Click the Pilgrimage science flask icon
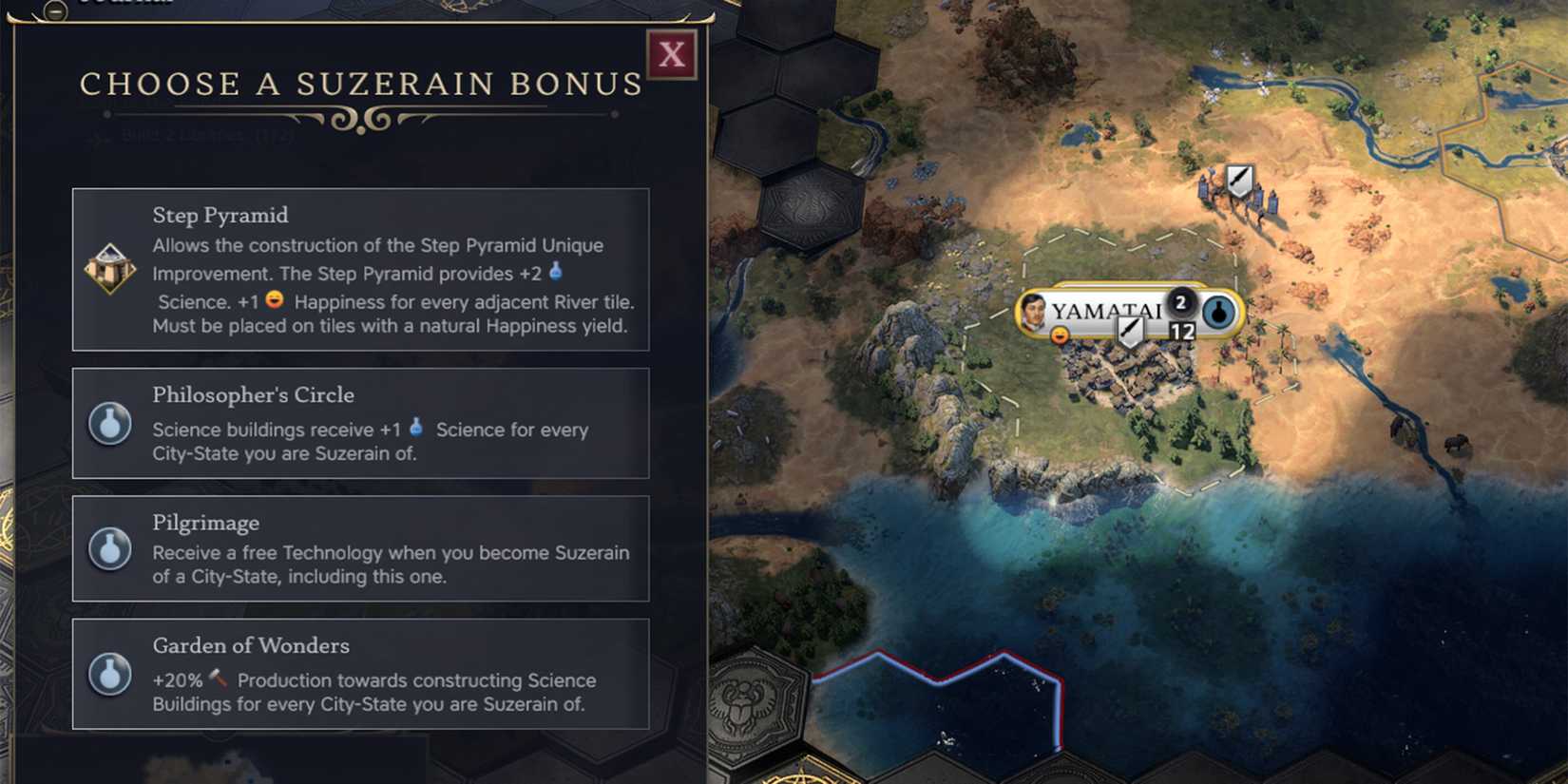The image size is (1568, 784). tap(109, 549)
